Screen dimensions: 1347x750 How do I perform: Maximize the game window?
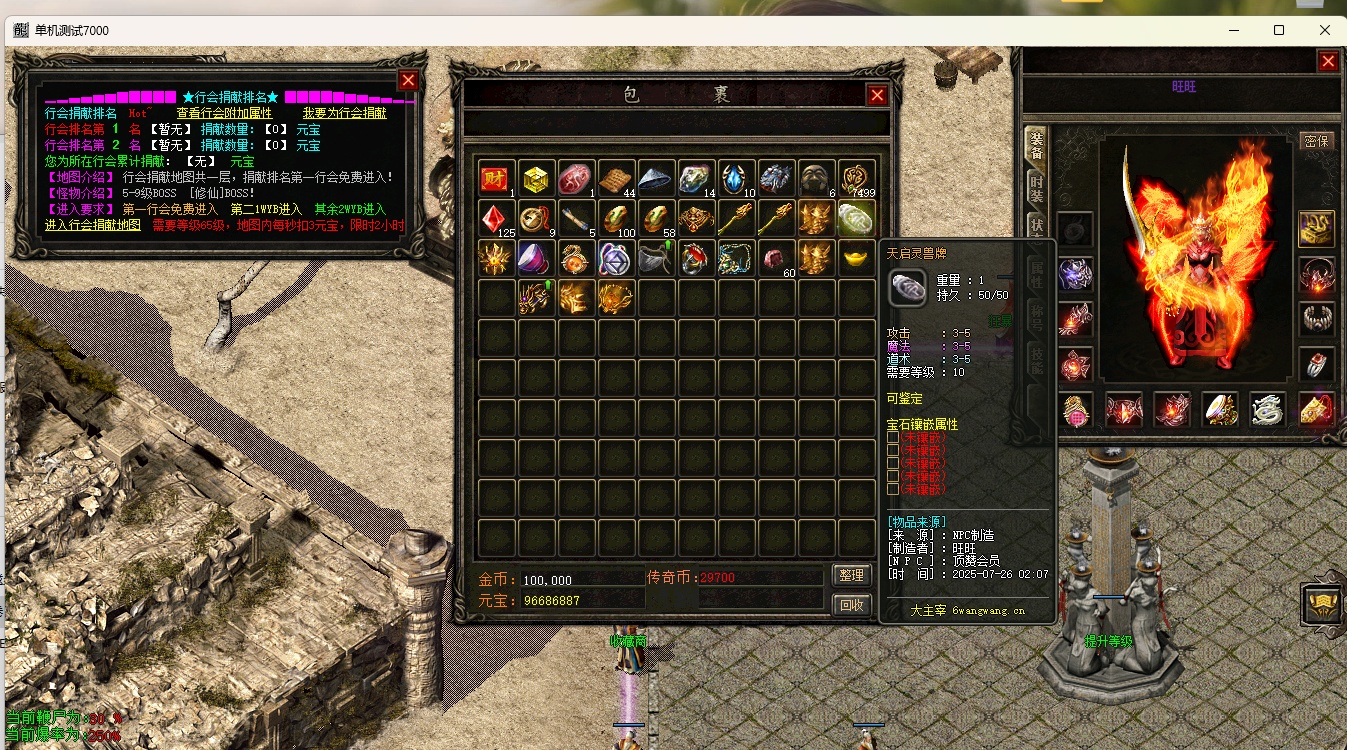click(1279, 30)
